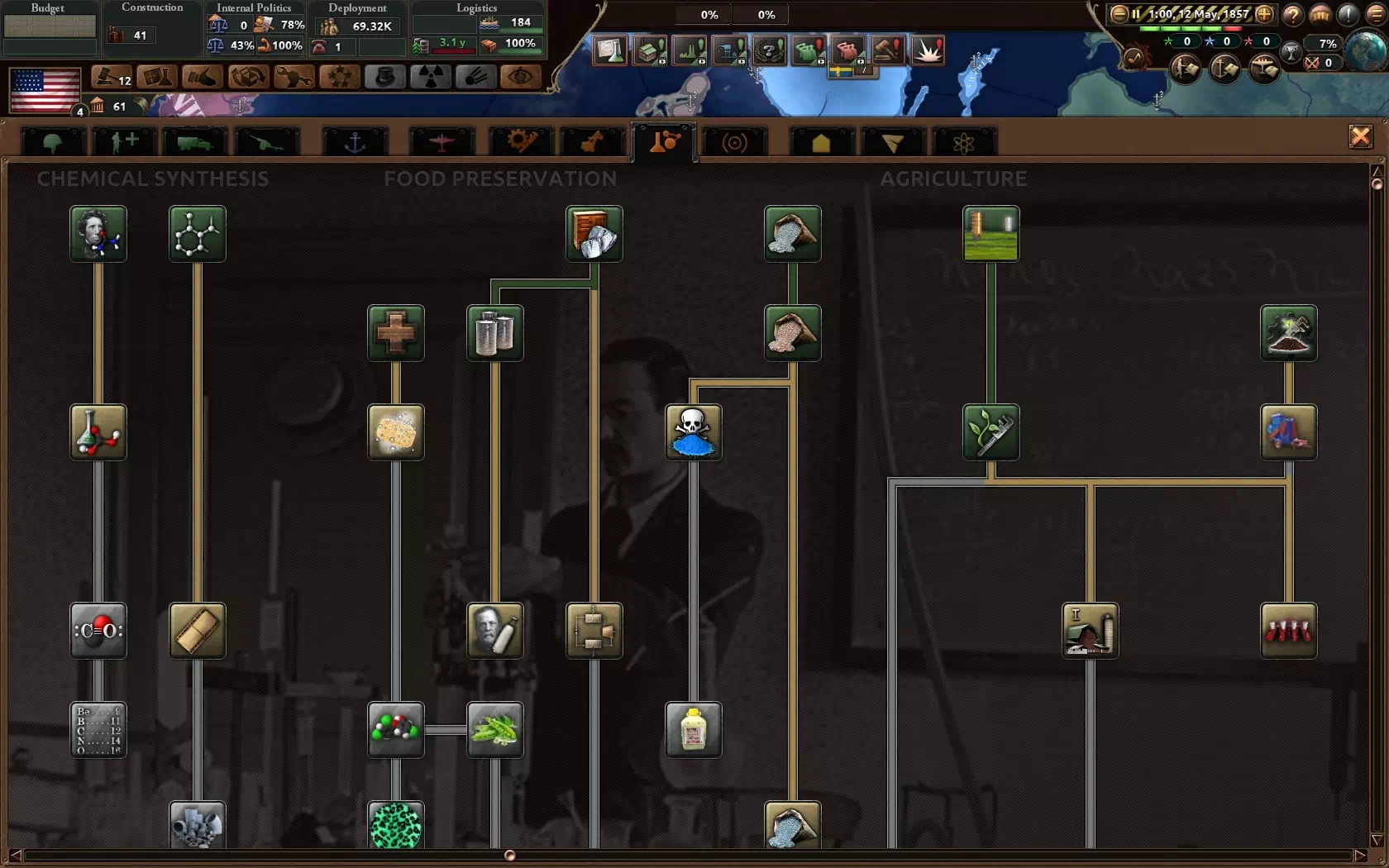
Task: Select the tin cans preservation technology
Action: [x=494, y=332]
